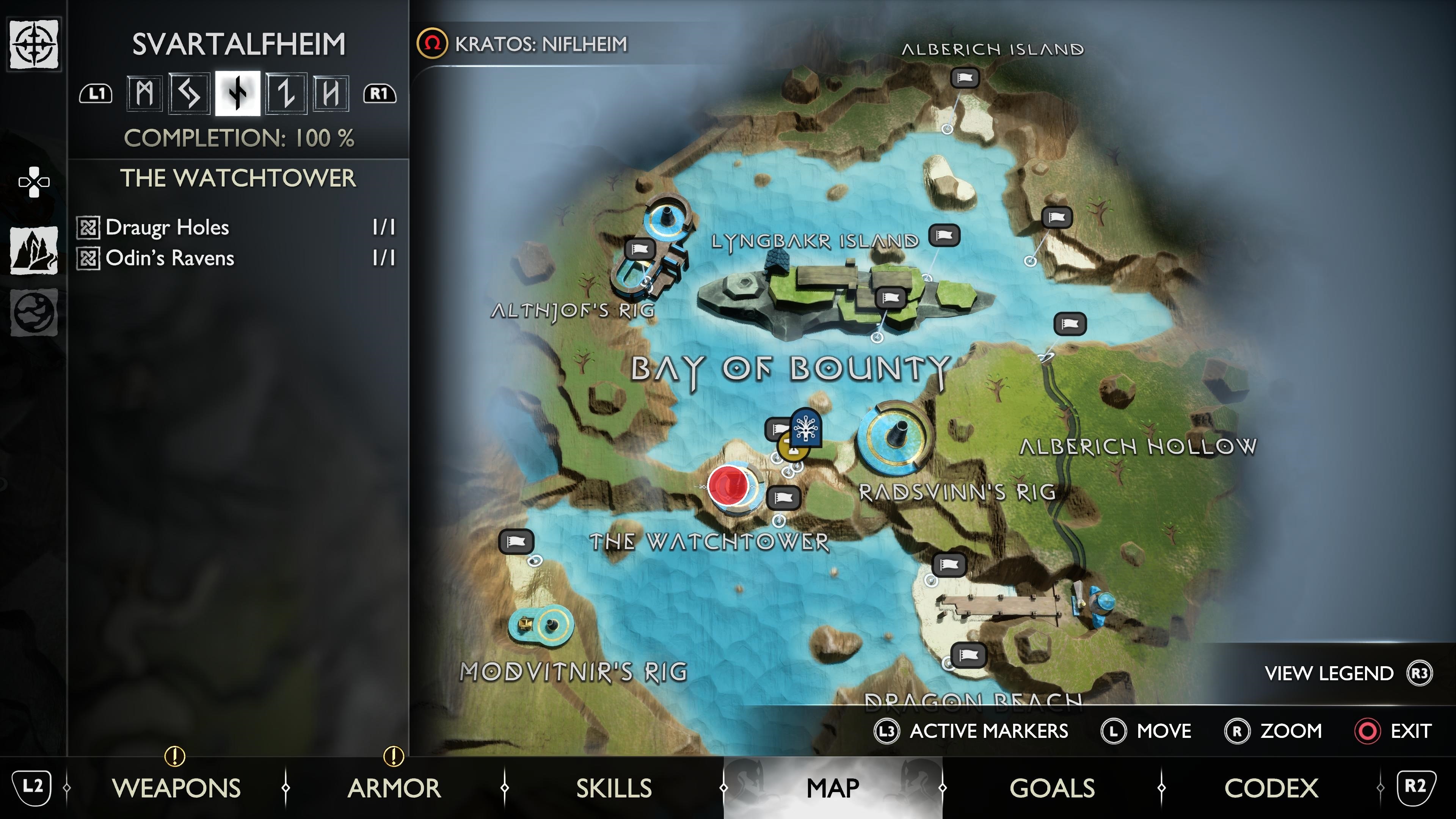Open the Goals tab
Viewport: 1456px width, 819px height.
point(1052,788)
